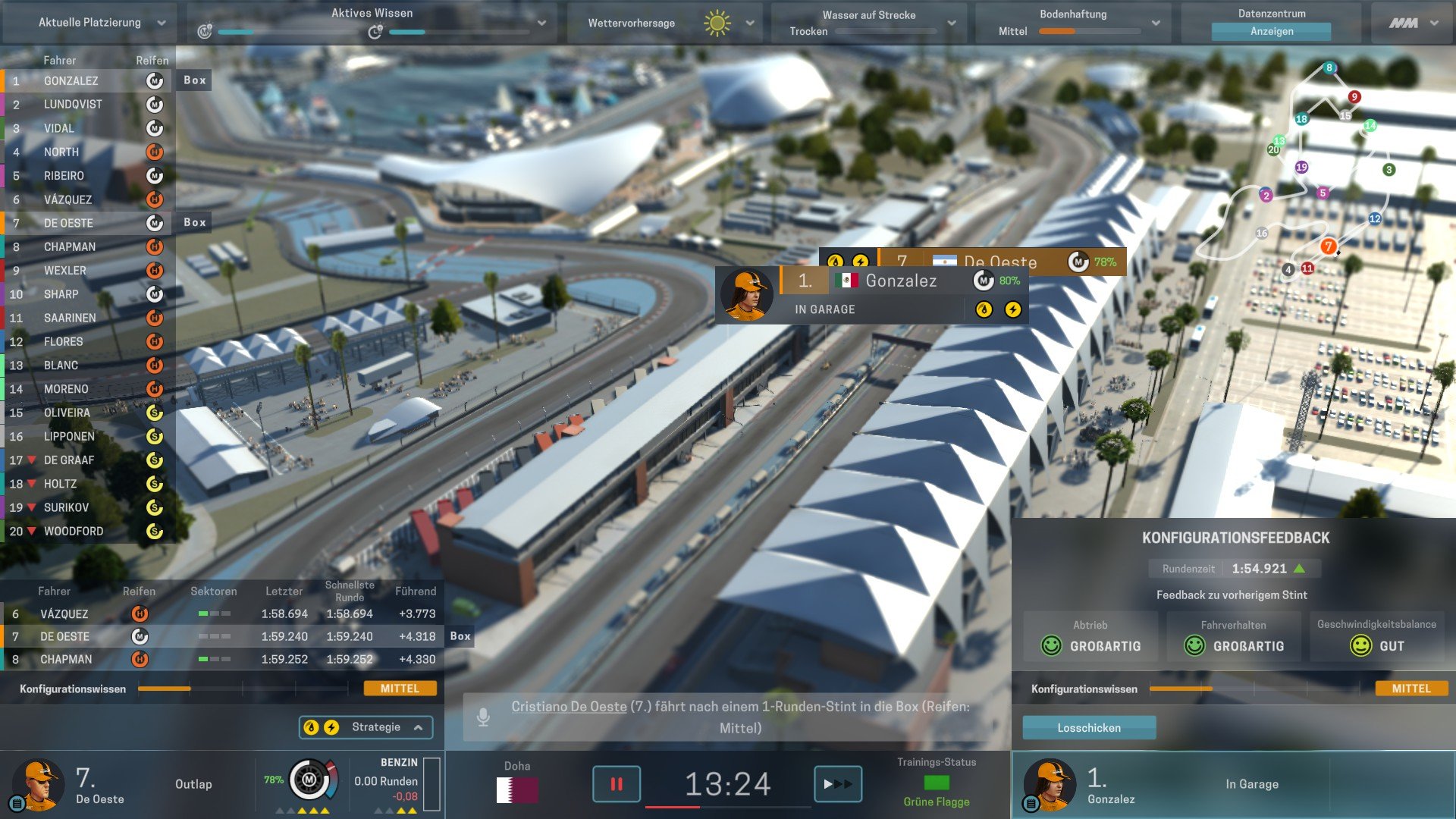Viewport: 1456px width, 819px height.
Task: Fast-forward the session speed
Action: (x=837, y=784)
